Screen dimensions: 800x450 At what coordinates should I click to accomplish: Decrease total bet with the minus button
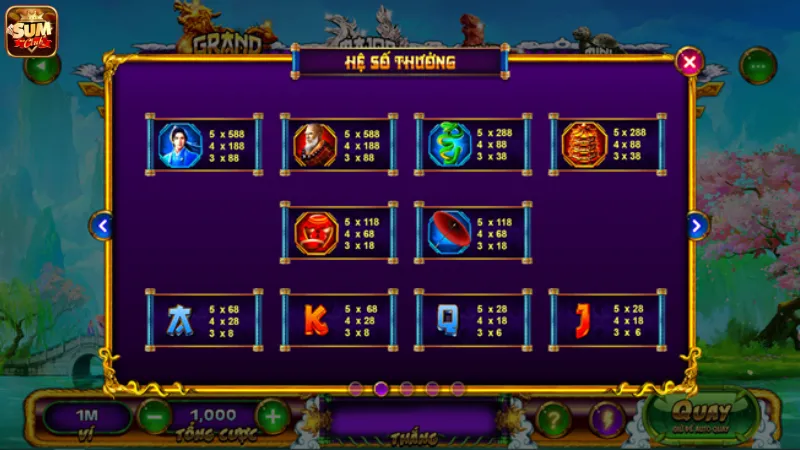[x=153, y=415]
